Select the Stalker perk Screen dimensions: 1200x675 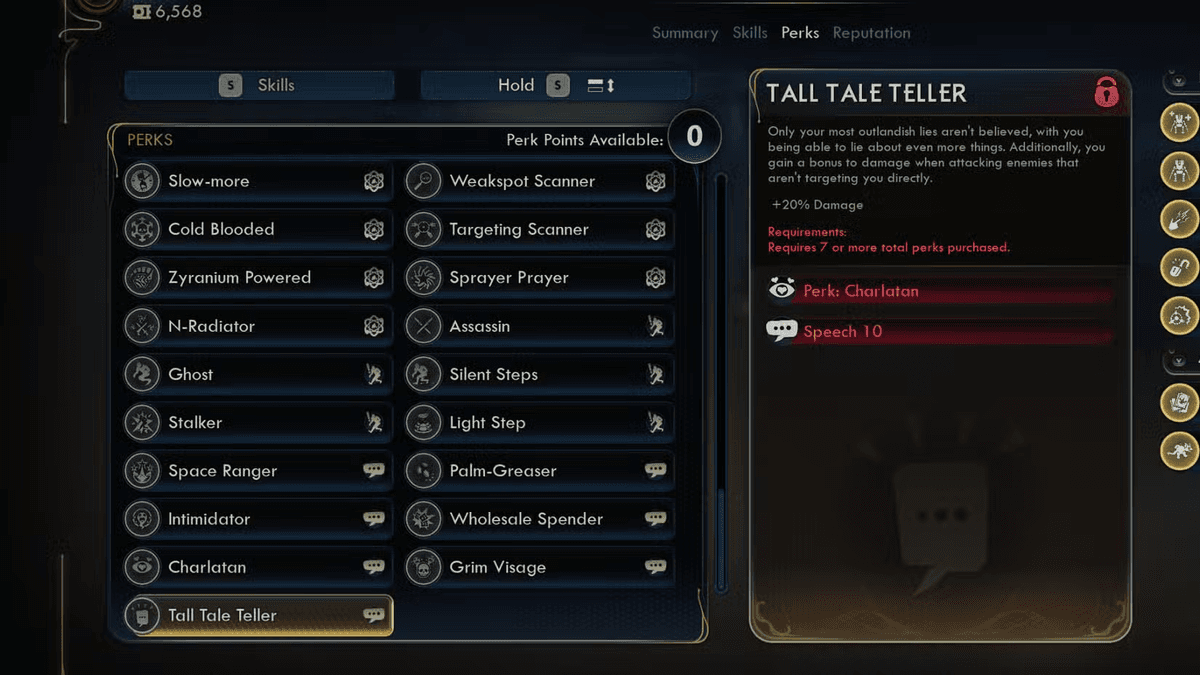pos(258,422)
